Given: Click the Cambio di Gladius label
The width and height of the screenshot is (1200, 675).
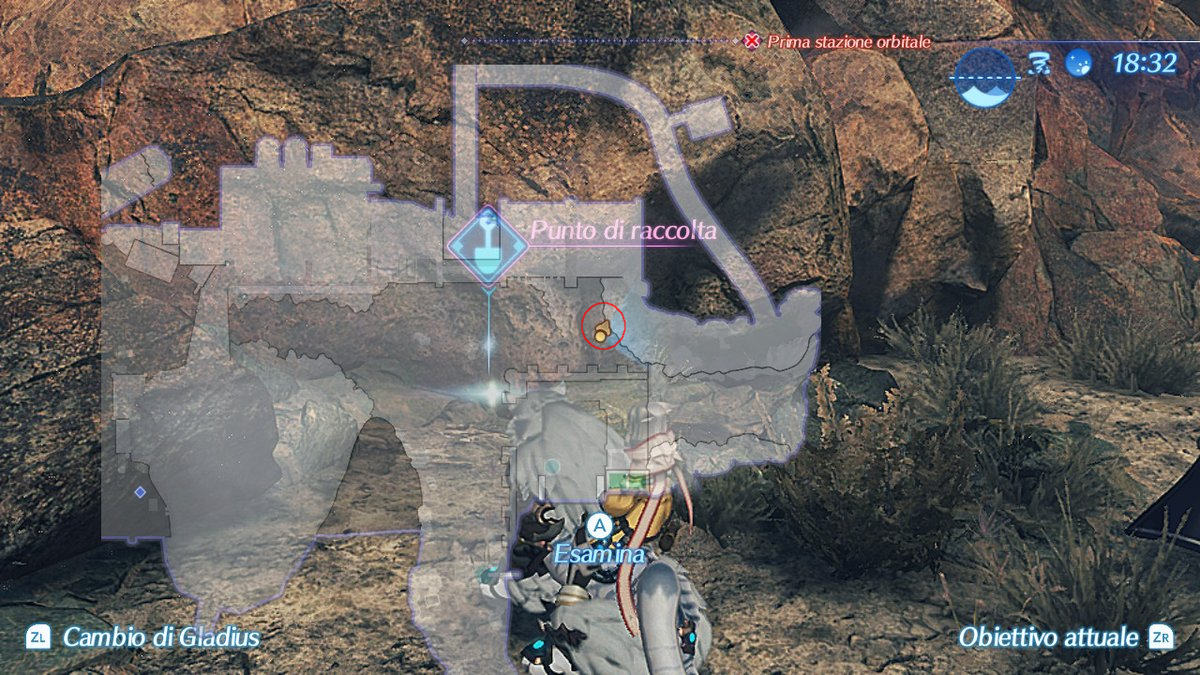Looking at the screenshot, I should coord(161,637).
